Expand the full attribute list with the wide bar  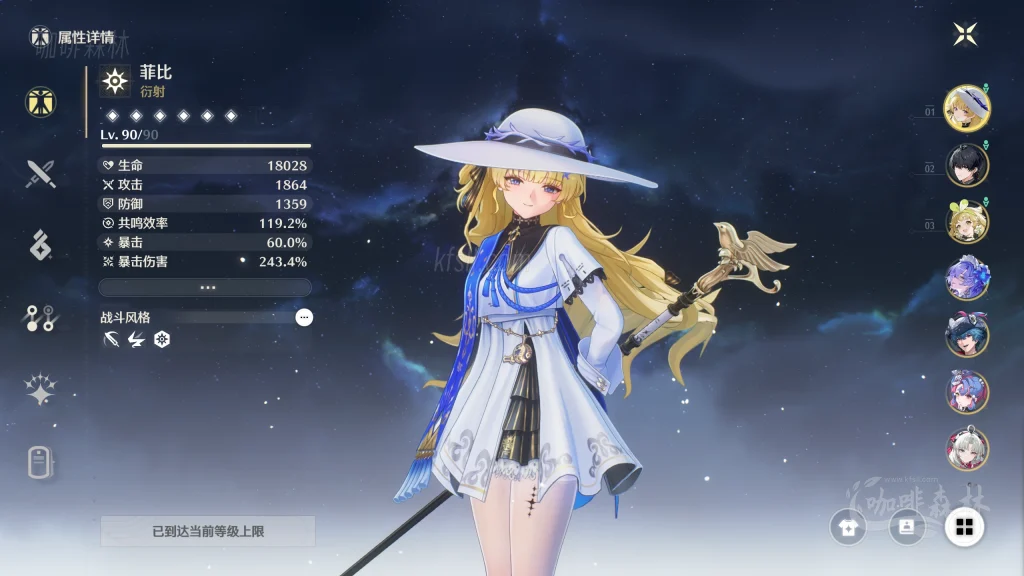coord(205,287)
